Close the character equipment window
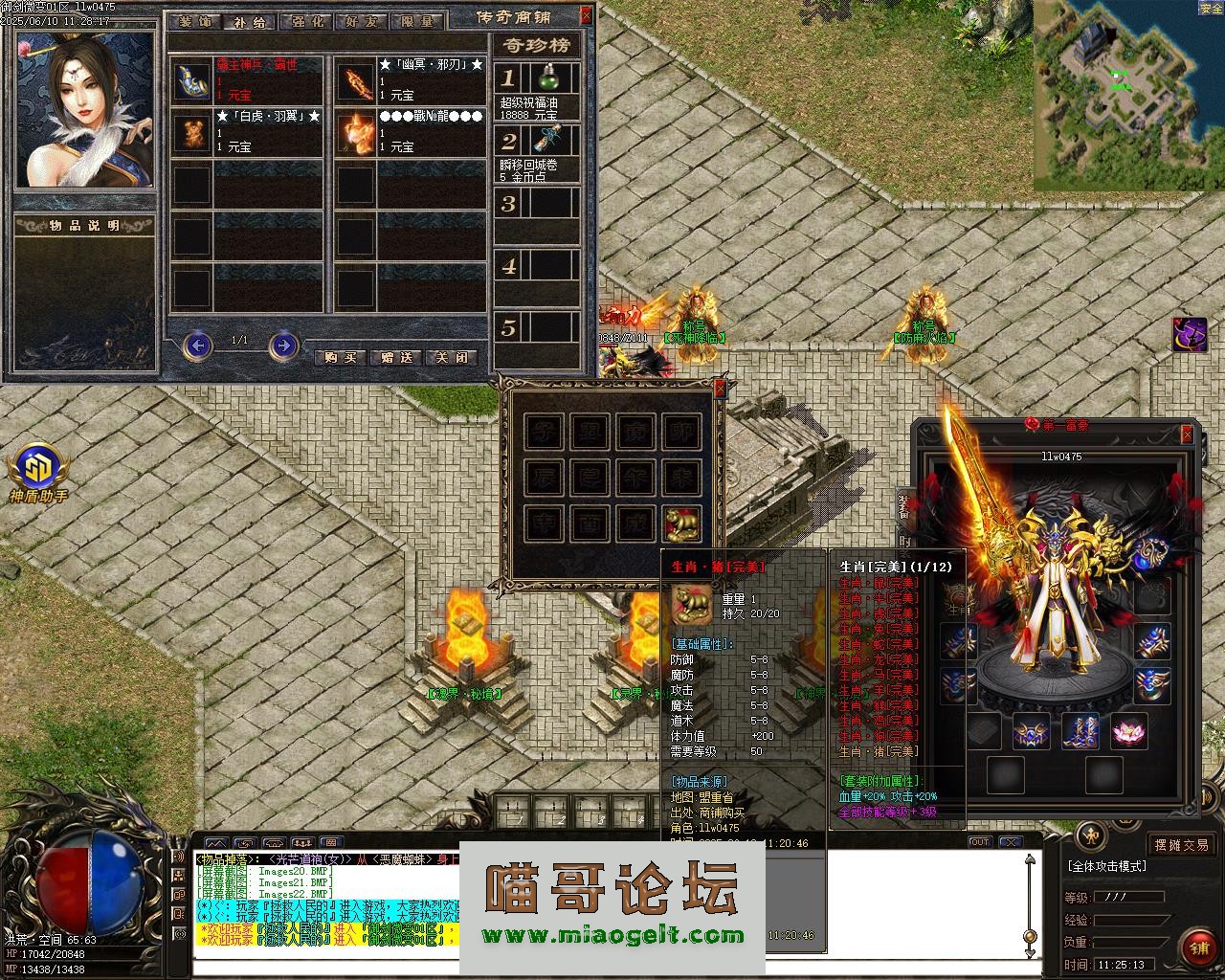 pos(1187,435)
